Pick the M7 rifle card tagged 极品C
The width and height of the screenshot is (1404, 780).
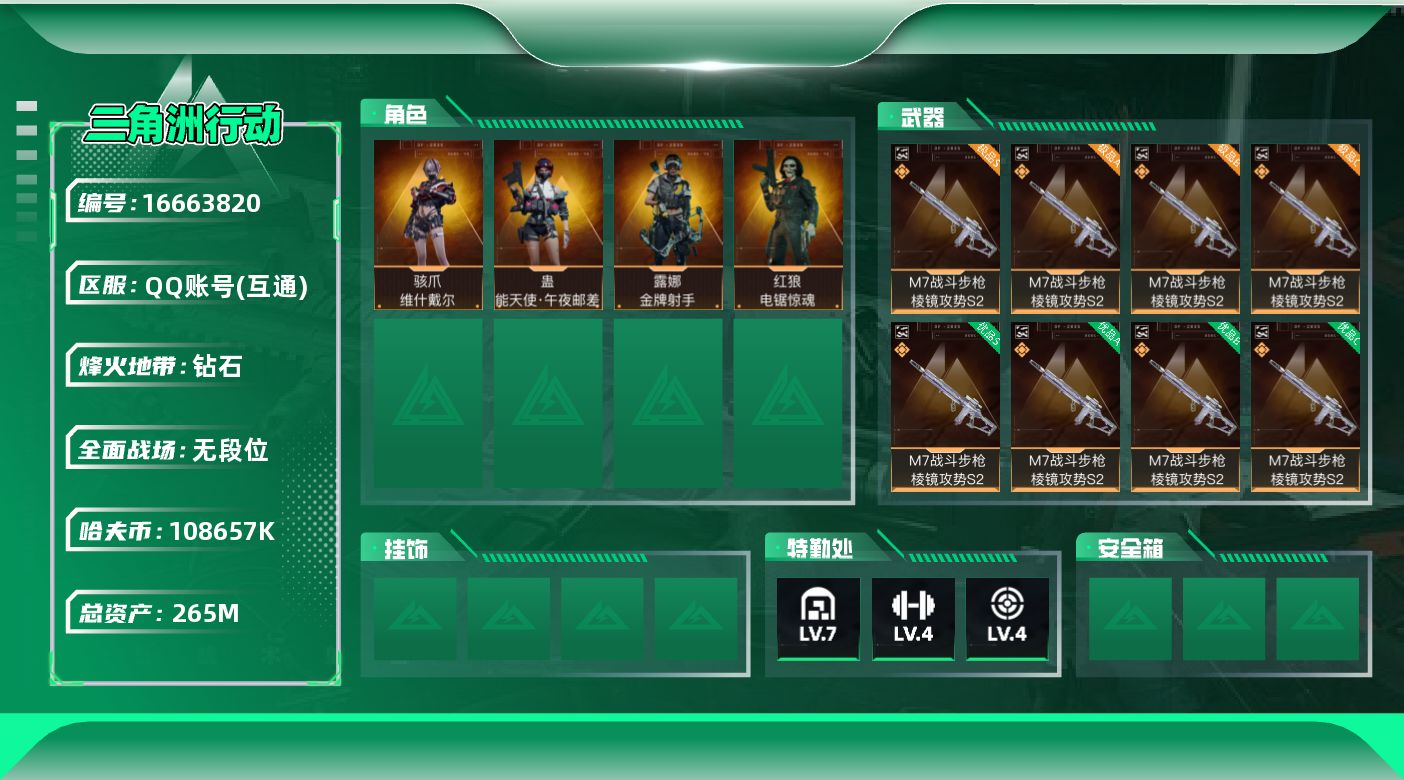(1305, 228)
